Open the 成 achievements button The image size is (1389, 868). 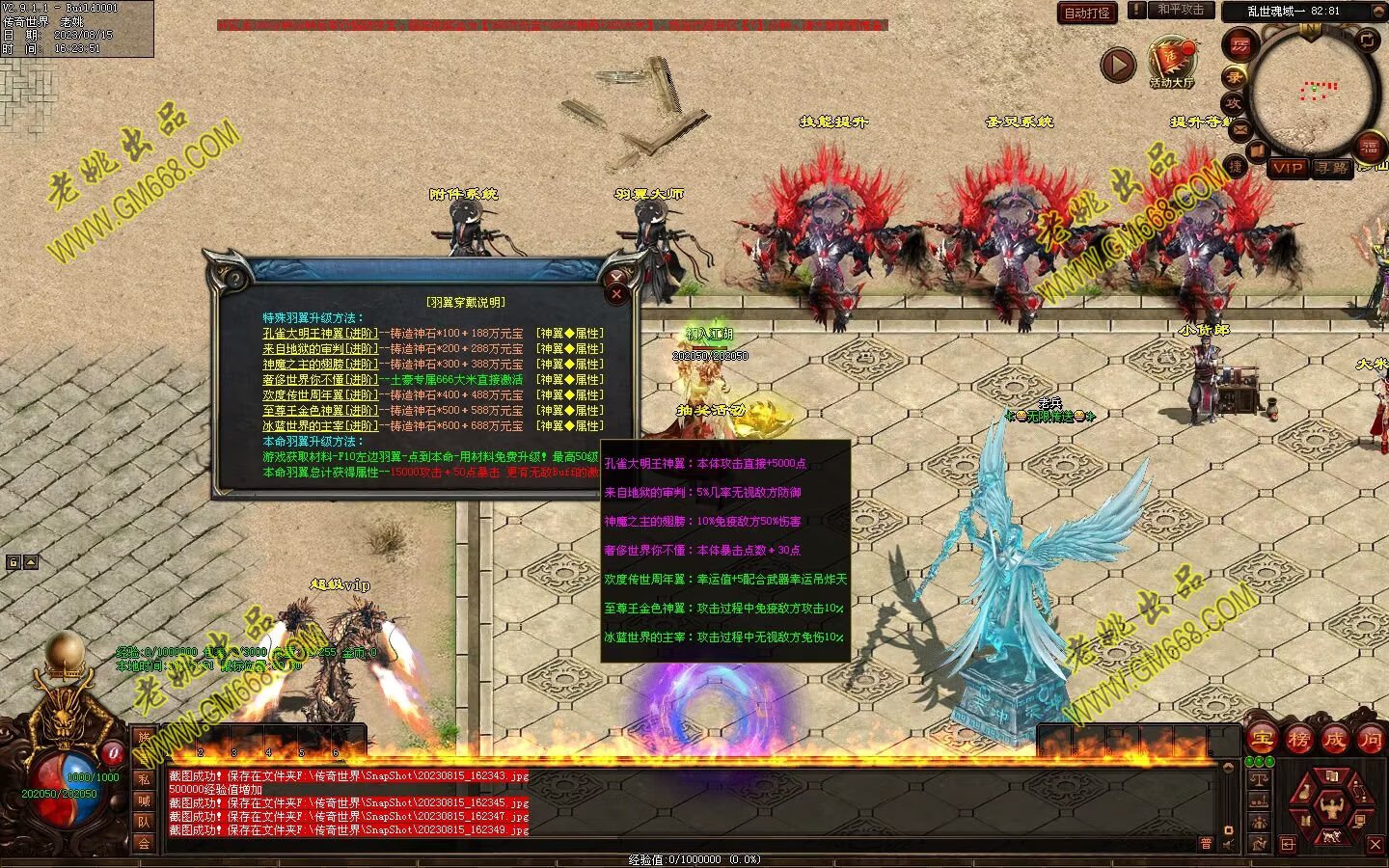tap(1334, 739)
